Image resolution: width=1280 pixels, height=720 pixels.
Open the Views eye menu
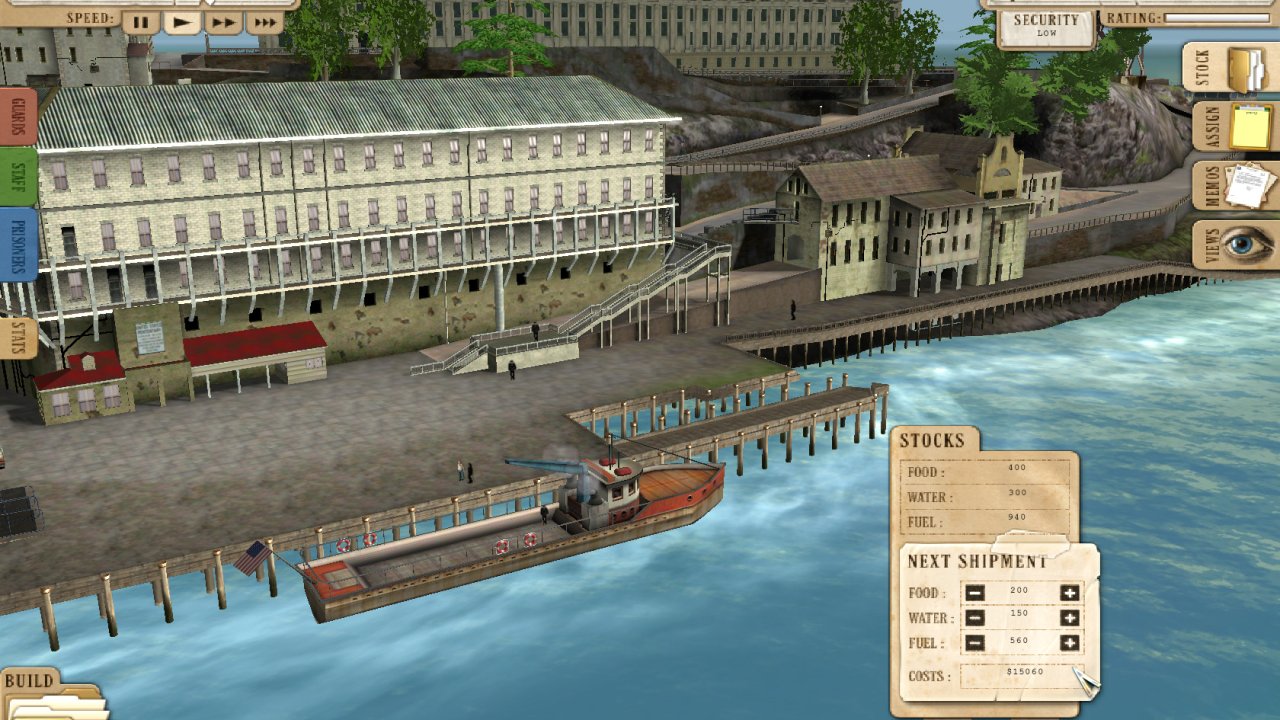[x=1235, y=245]
